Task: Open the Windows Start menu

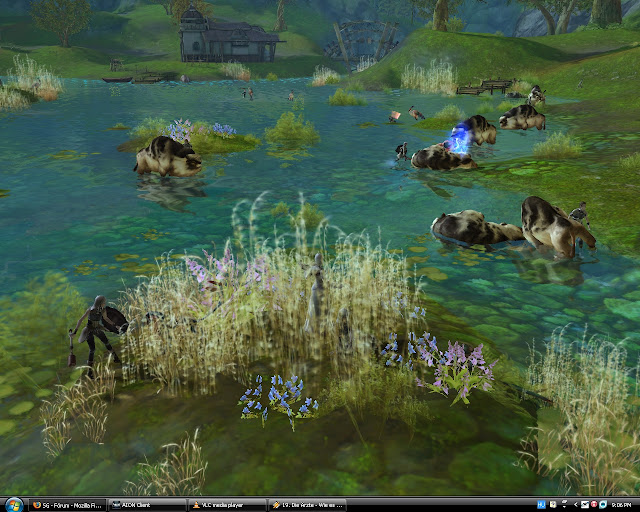Action: (12, 504)
